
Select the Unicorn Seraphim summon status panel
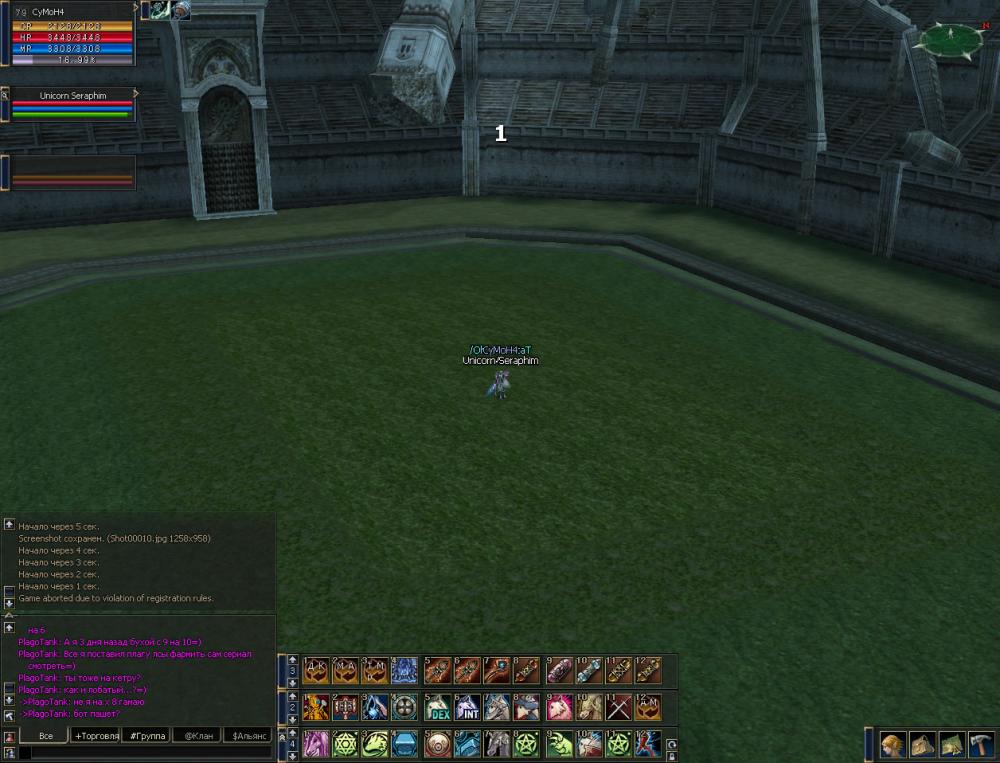pos(70,104)
